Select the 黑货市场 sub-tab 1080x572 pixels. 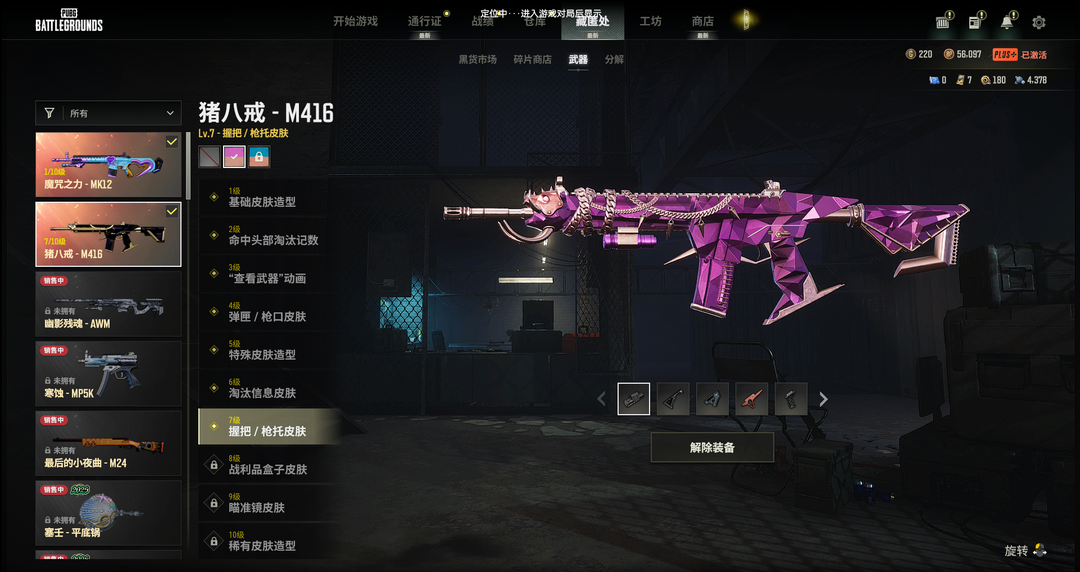[x=477, y=60]
